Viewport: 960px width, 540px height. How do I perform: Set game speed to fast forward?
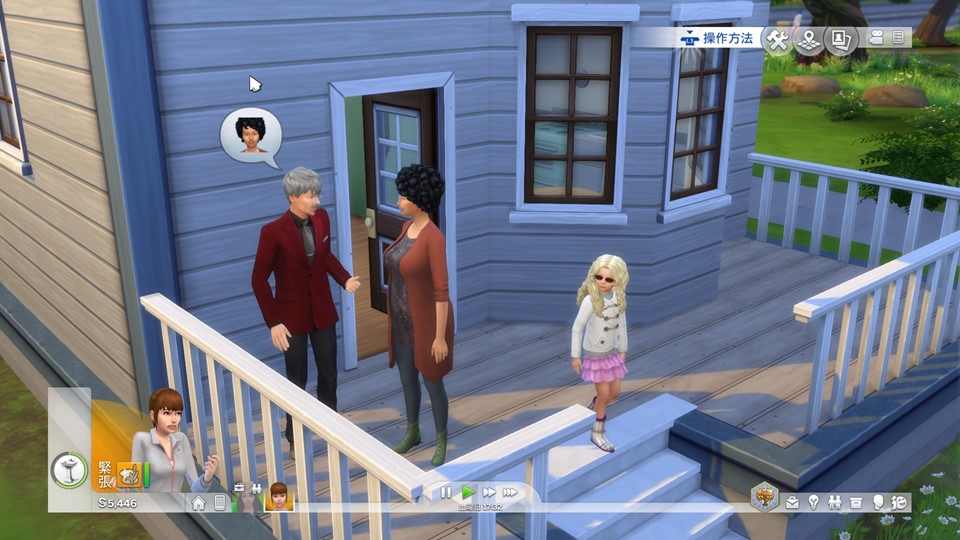tap(489, 492)
